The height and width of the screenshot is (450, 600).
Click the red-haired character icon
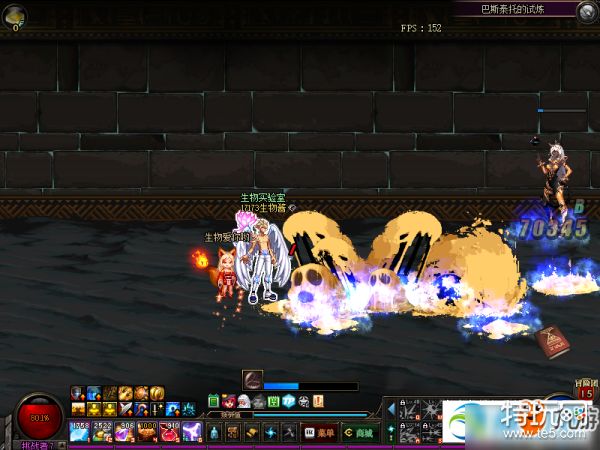click(x=229, y=401)
